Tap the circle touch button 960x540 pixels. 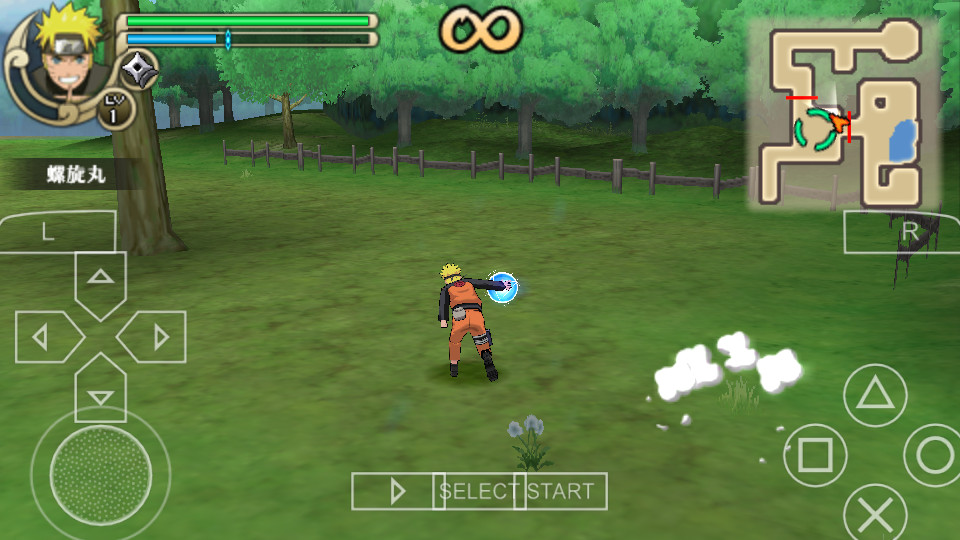click(934, 455)
